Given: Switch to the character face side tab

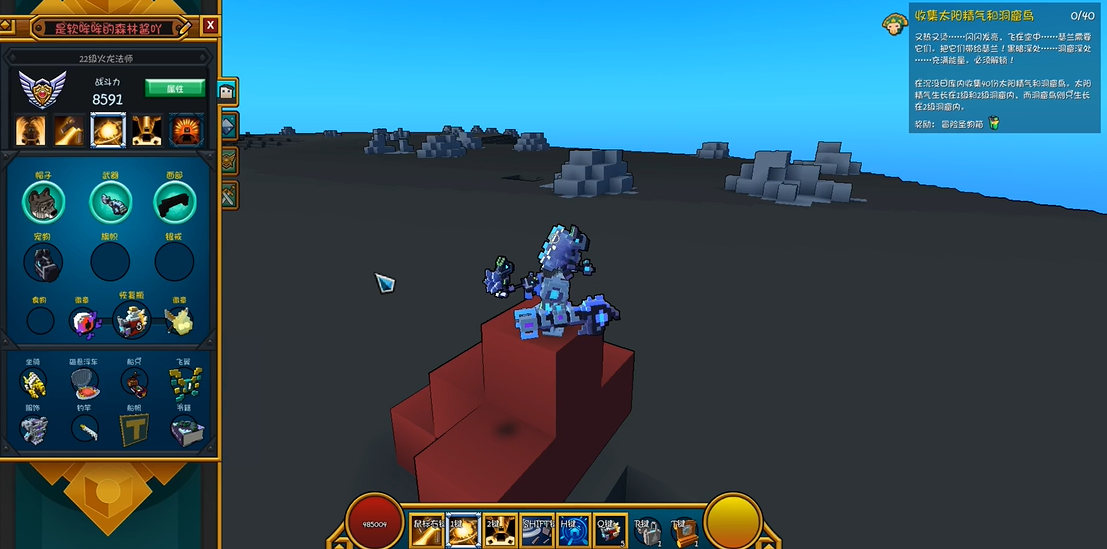Looking at the screenshot, I should [228, 92].
